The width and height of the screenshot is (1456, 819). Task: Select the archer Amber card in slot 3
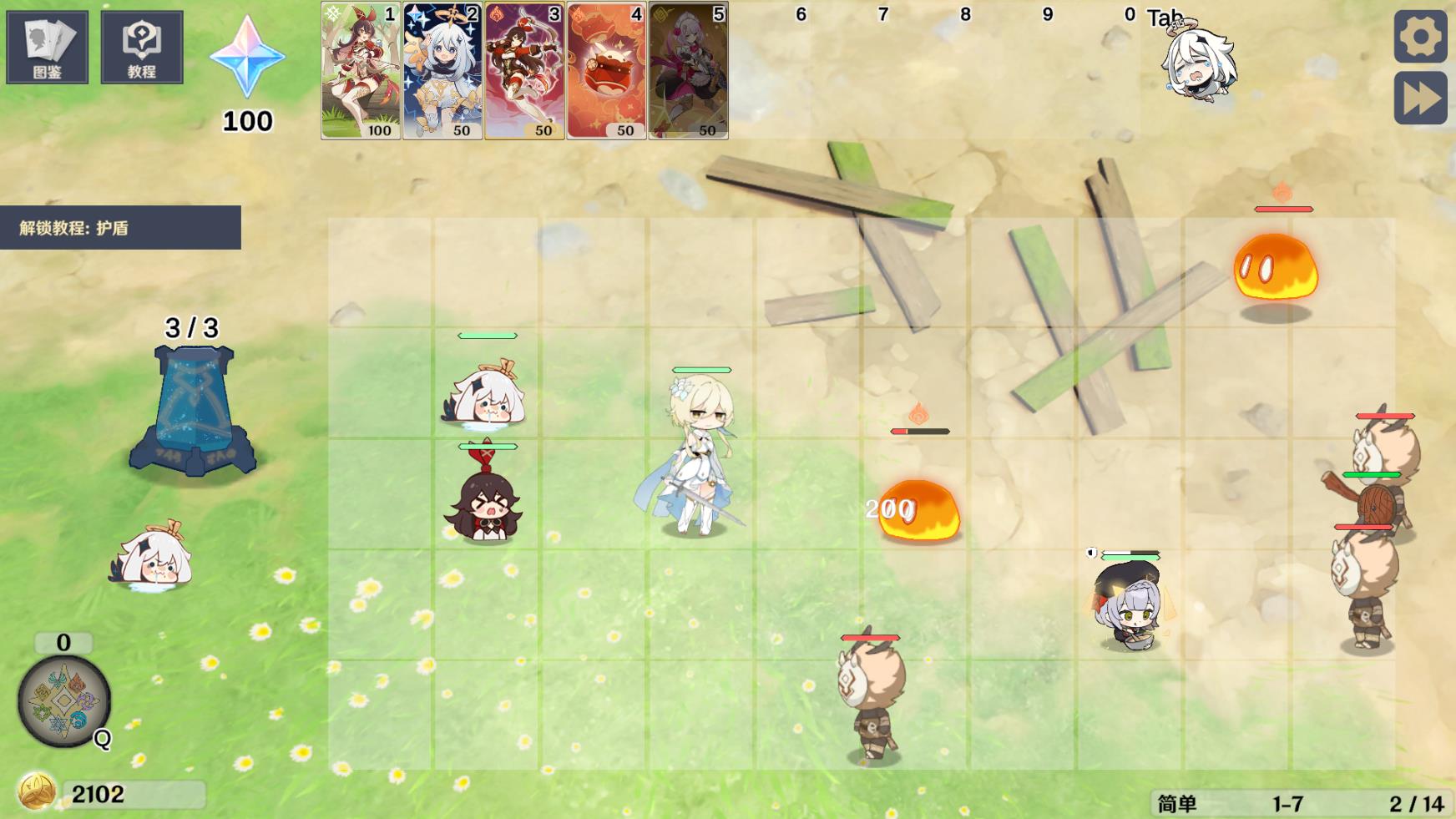523,71
